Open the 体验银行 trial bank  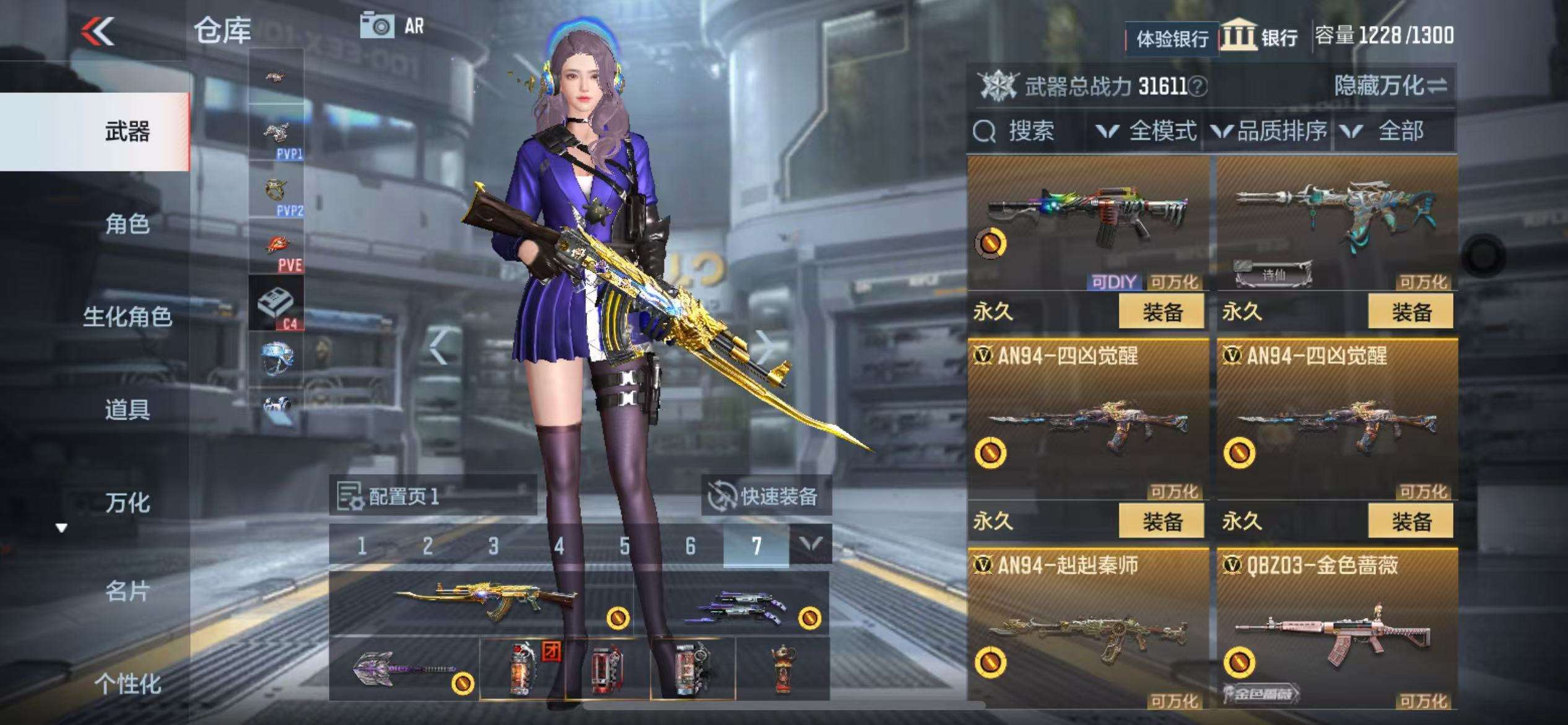point(1172,39)
